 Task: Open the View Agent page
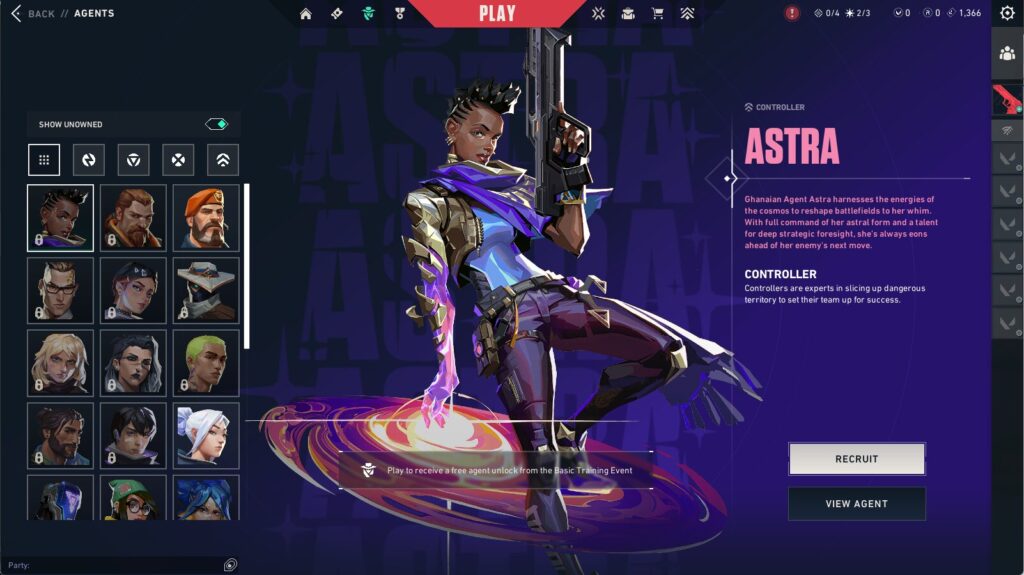tap(856, 504)
